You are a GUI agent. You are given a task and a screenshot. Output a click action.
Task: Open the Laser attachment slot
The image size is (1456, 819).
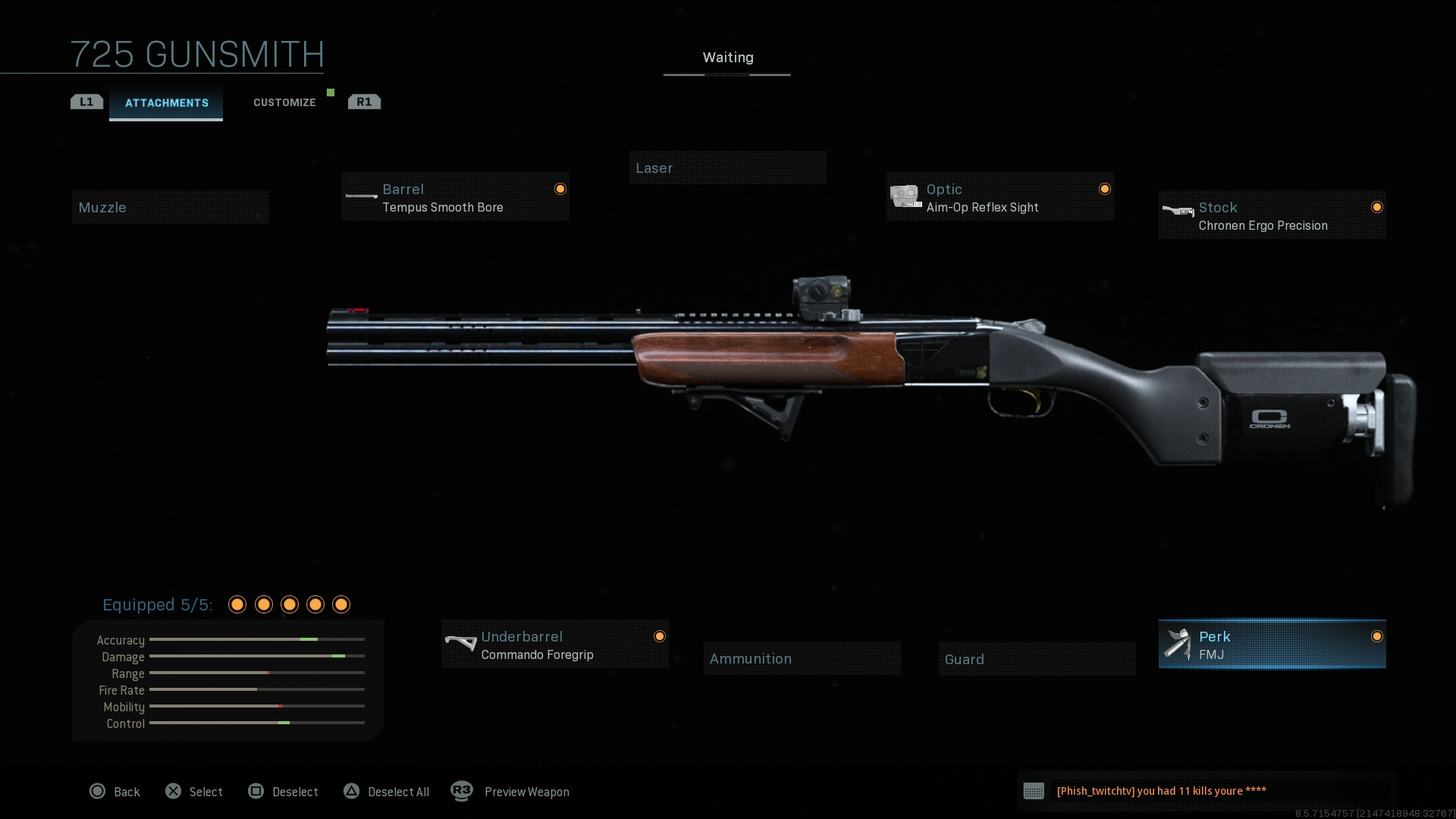(727, 168)
